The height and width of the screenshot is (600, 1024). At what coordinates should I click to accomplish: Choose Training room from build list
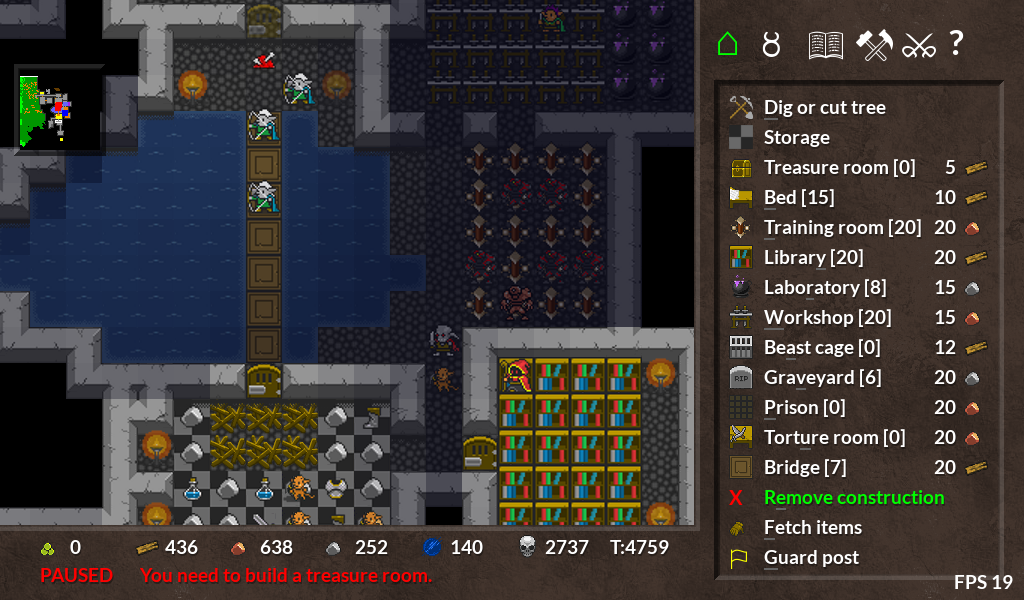(842, 227)
